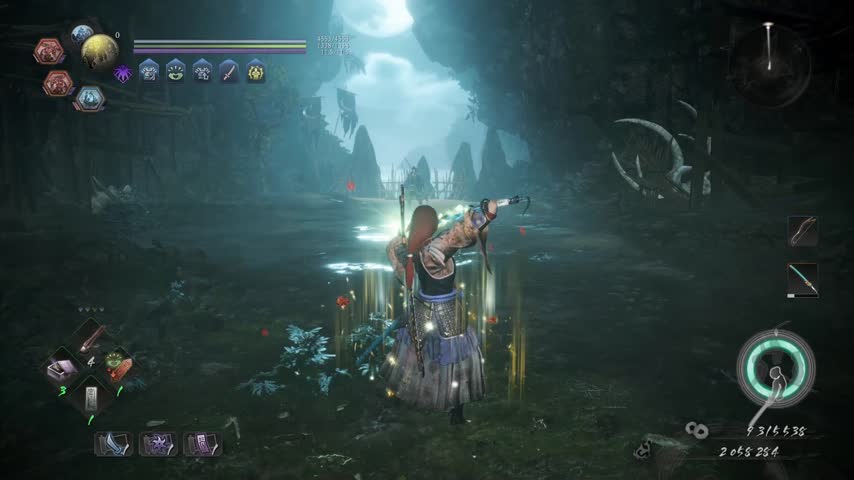The image size is (854, 480).
Task: Activate the shuriken ninjutsu scroll
Action: (x=157, y=443)
